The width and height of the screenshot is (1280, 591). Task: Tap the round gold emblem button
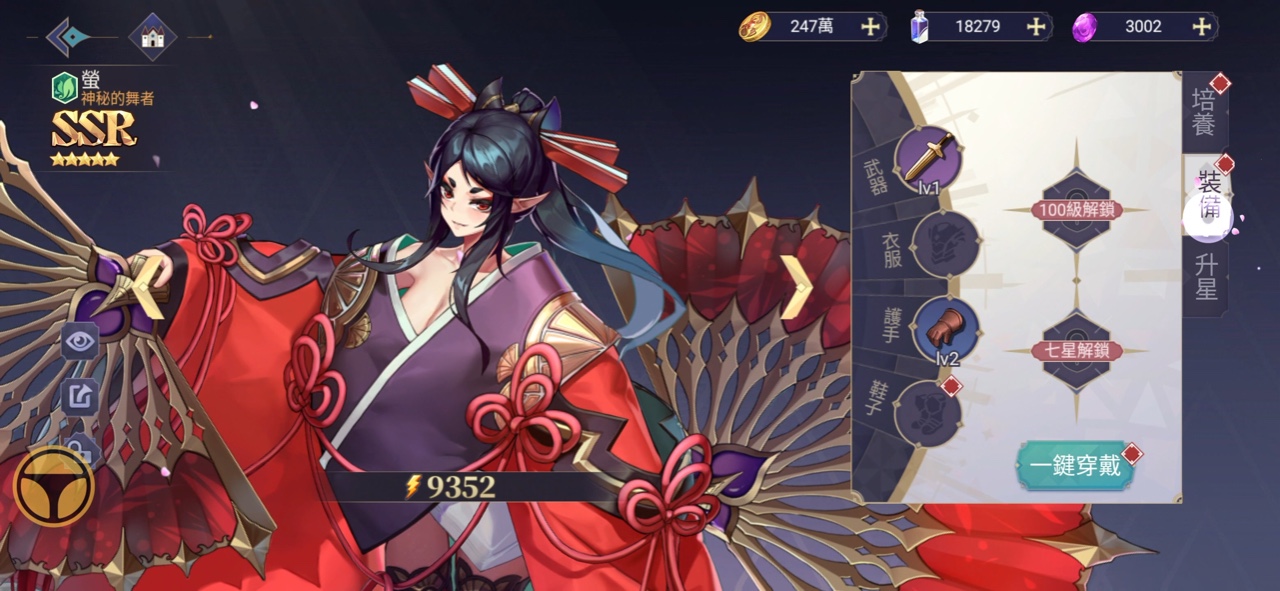(54, 487)
